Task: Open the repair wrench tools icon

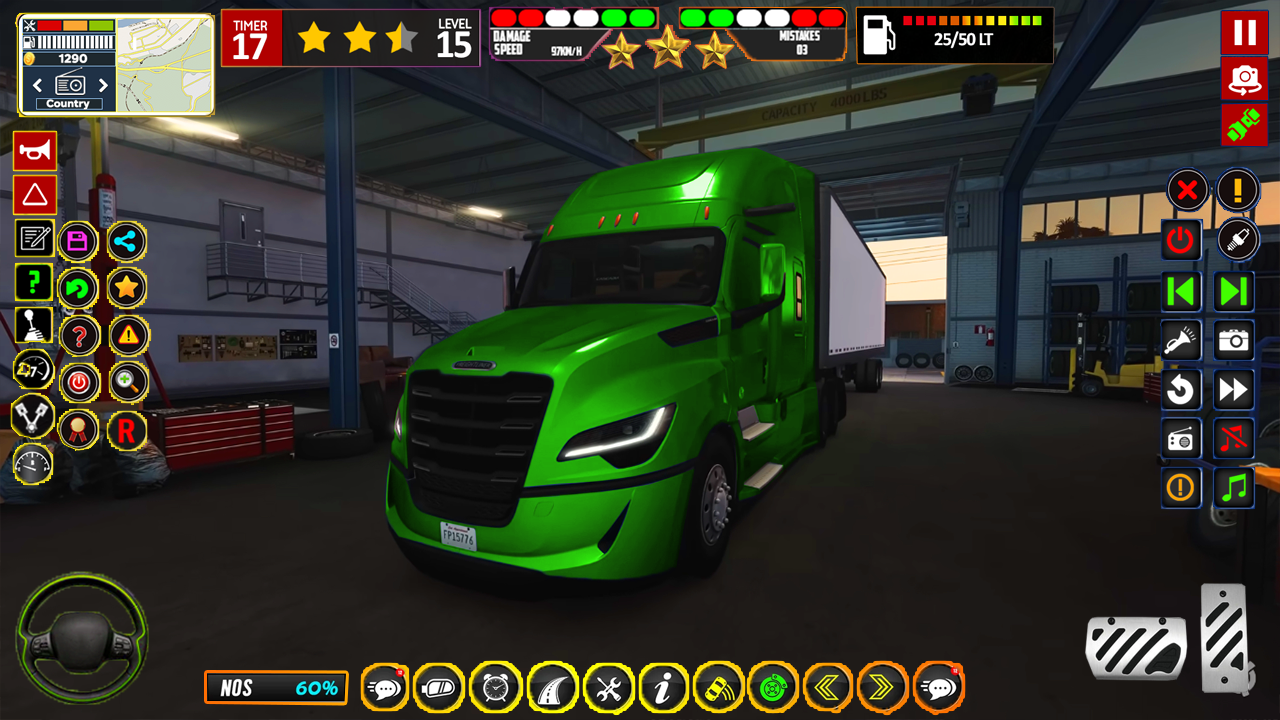Action: 609,688
